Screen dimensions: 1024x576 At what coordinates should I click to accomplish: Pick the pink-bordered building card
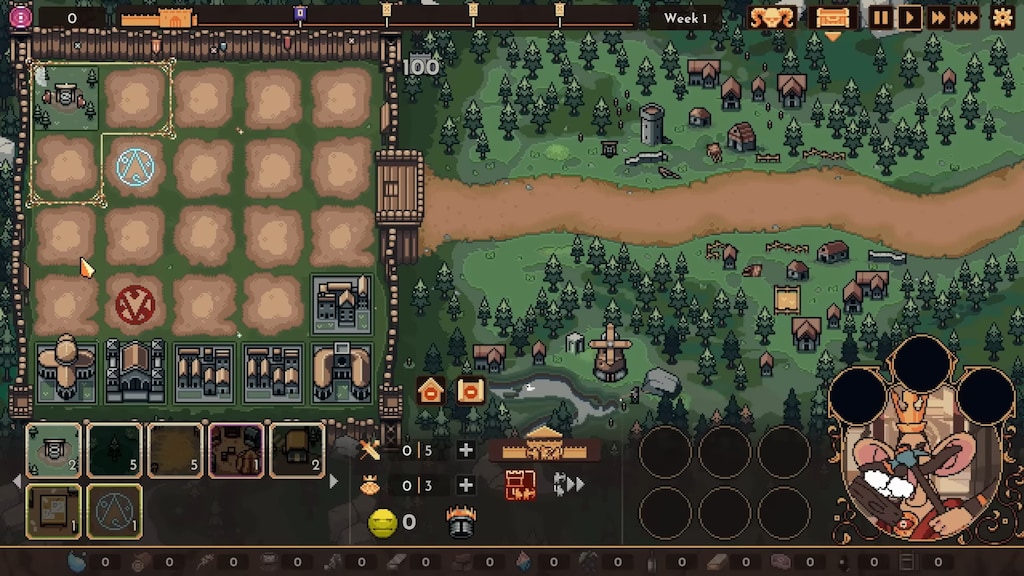click(x=236, y=450)
